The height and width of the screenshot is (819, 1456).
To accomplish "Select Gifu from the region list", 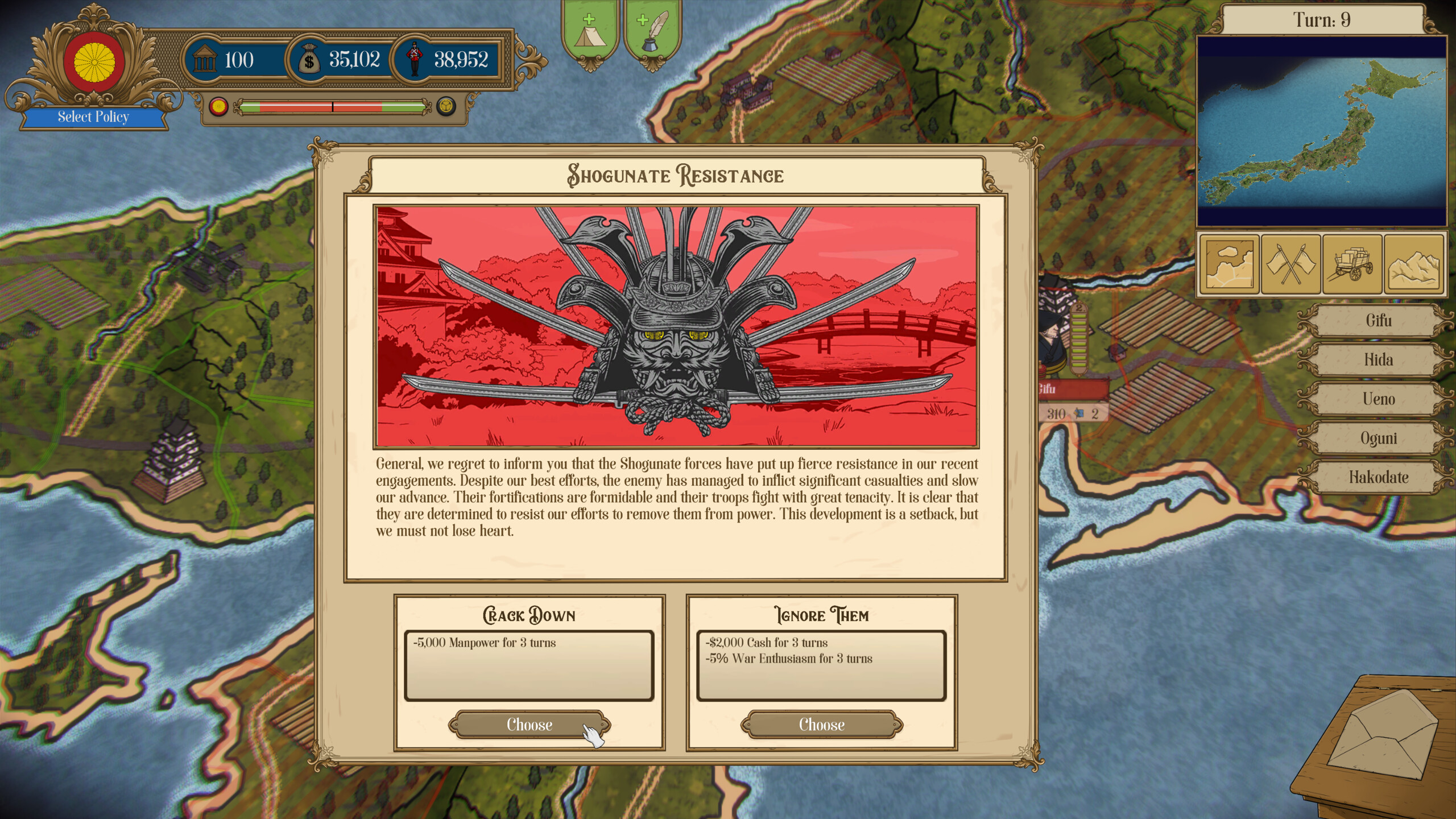I will coord(1376,320).
